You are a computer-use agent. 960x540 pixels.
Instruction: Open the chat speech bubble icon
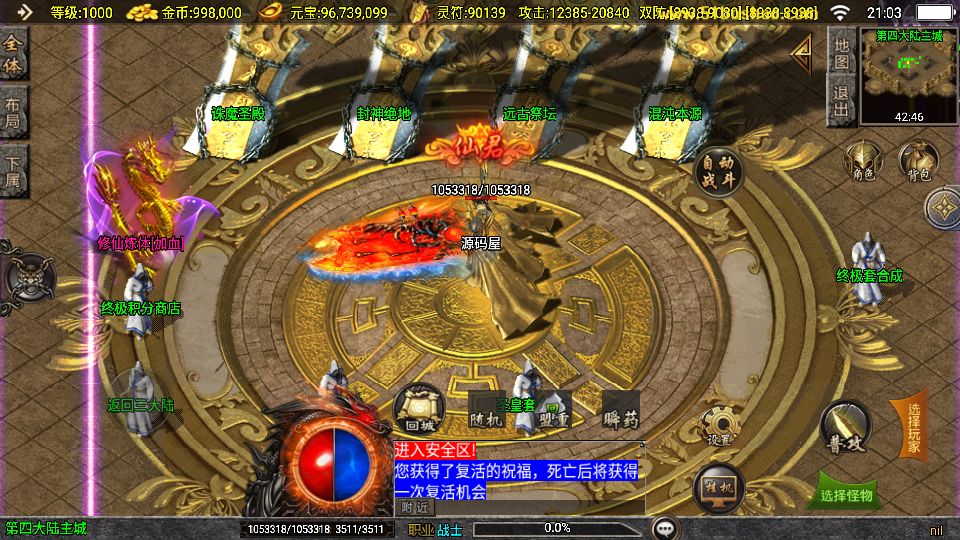click(x=665, y=527)
